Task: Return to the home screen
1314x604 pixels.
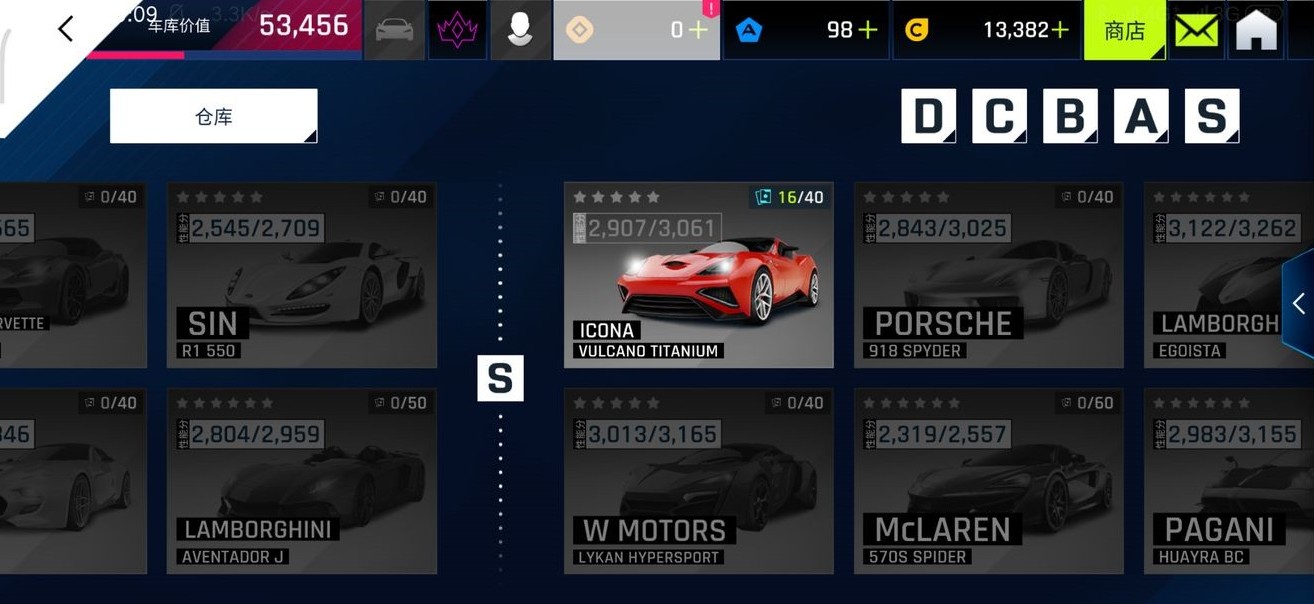Action: pyautogui.click(x=1256, y=30)
